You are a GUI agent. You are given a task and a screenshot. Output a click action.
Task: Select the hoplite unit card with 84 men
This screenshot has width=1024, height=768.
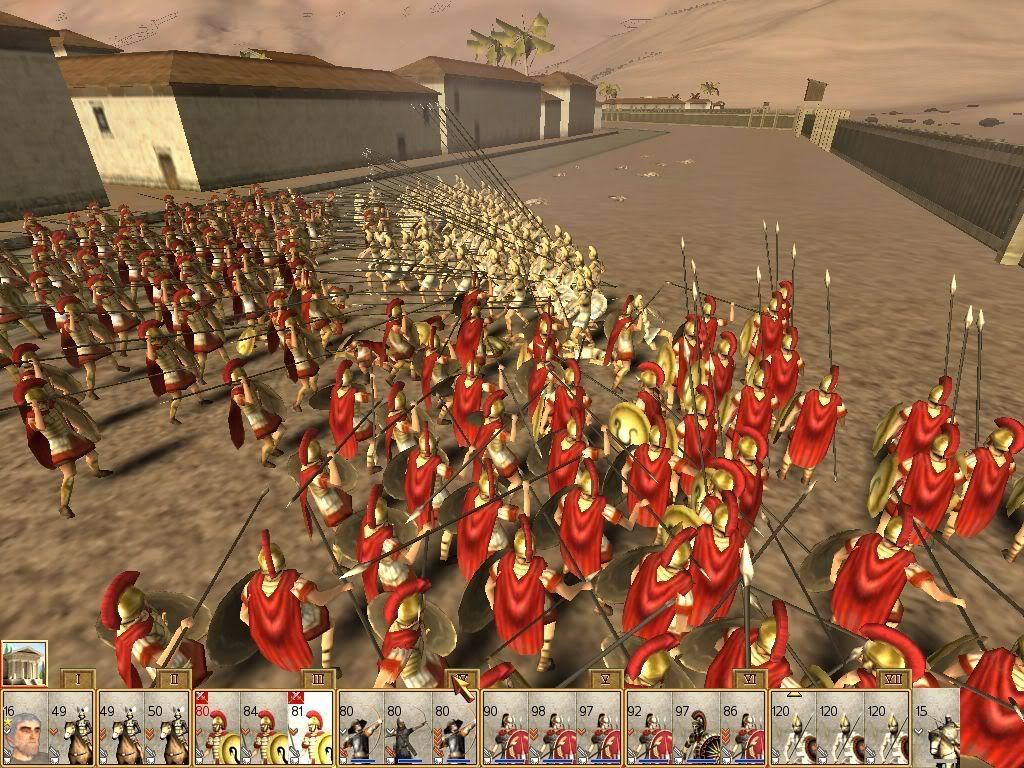tap(263, 728)
